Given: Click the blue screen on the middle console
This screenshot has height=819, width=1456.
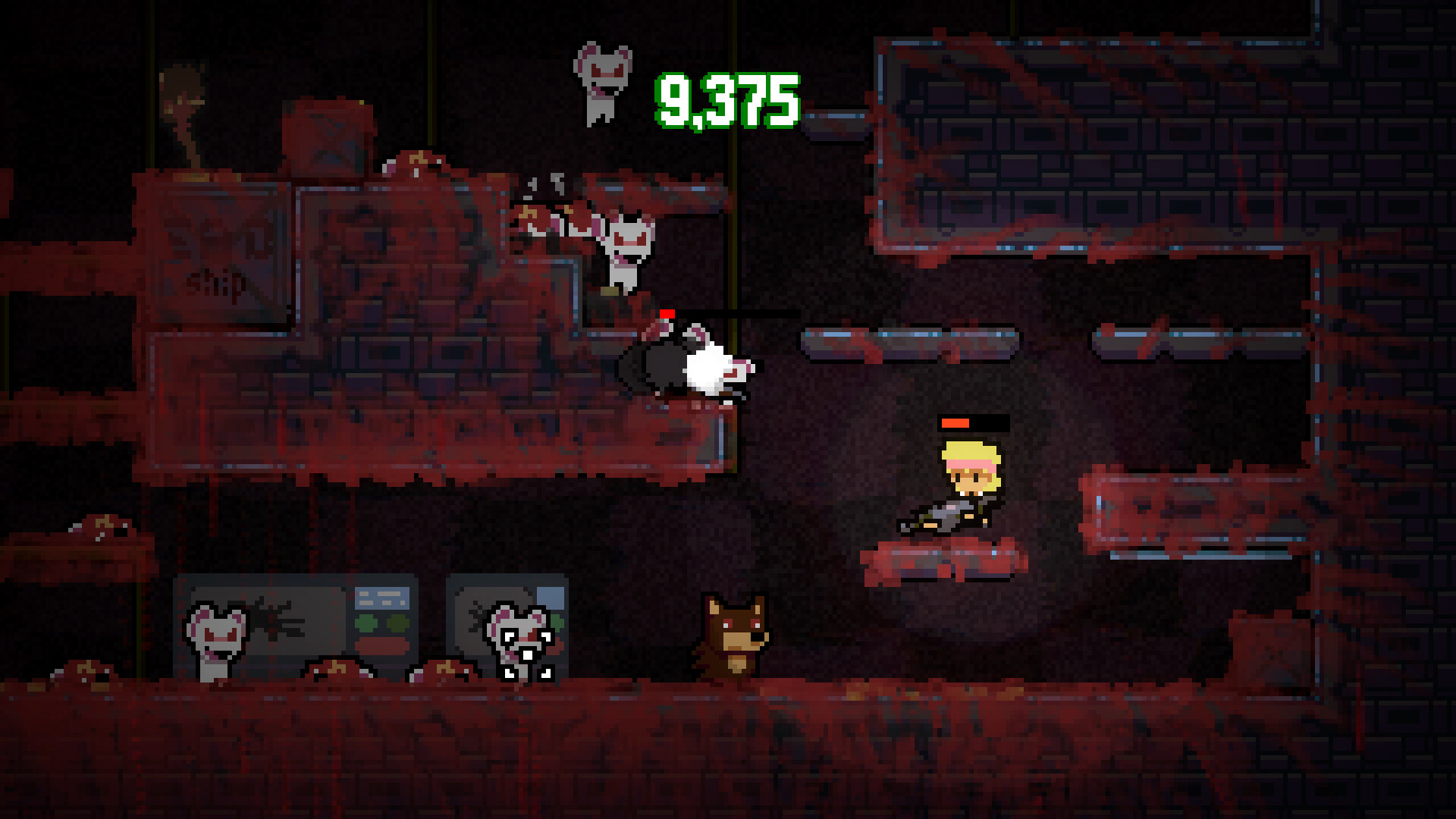Looking at the screenshot, I should (383, 597).
